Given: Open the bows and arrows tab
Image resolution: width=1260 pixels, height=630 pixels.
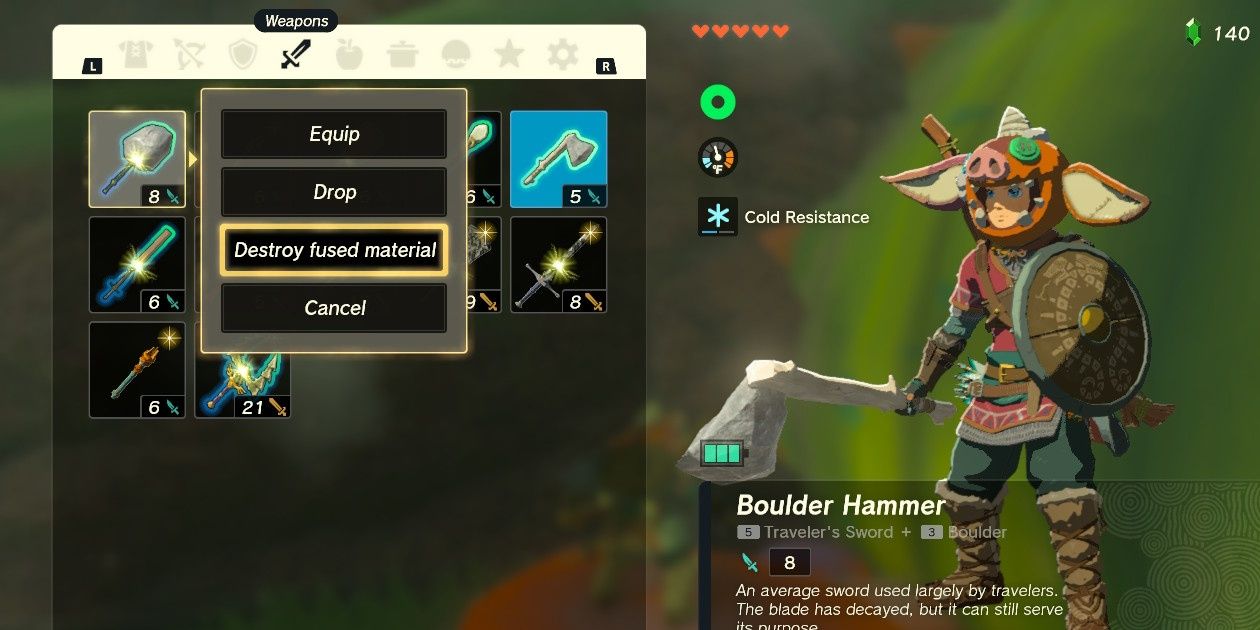Looking at the screenshot, I should coord(189,55).
